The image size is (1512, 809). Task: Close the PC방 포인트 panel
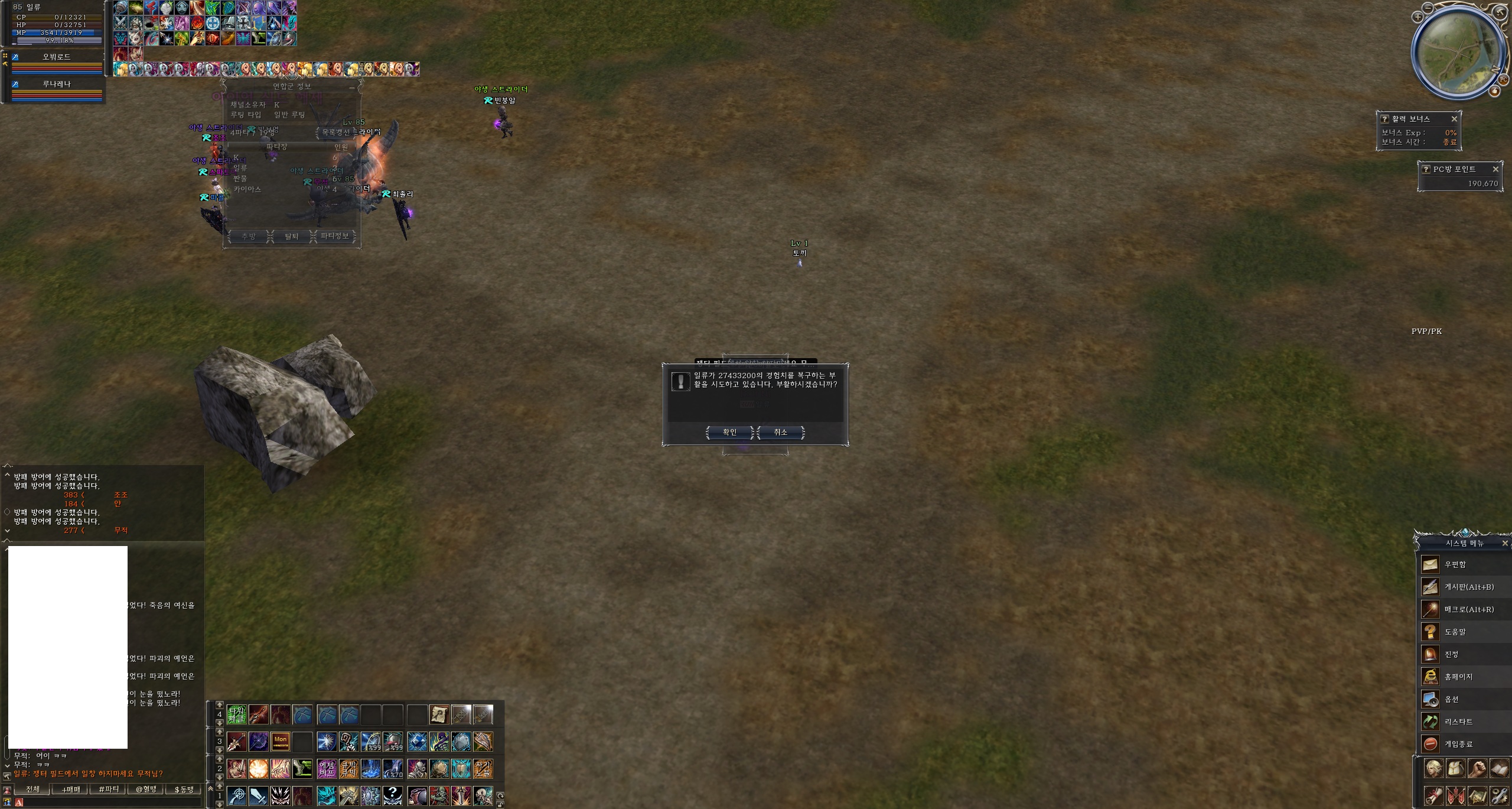pos(1495,169)
